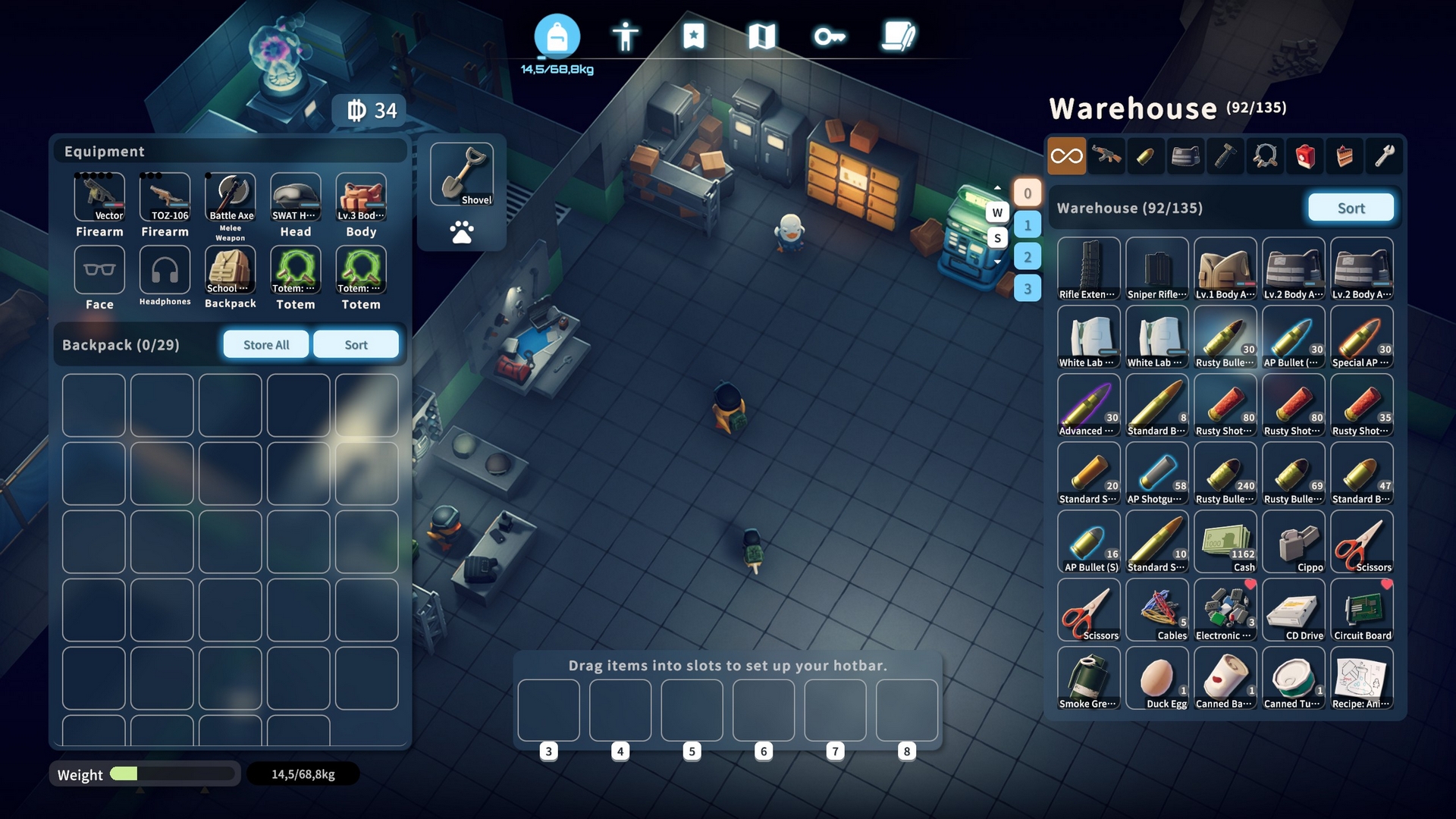Switch to warehouse page 2
This screenshot has width=1456, height=819.
[1028, 256]
